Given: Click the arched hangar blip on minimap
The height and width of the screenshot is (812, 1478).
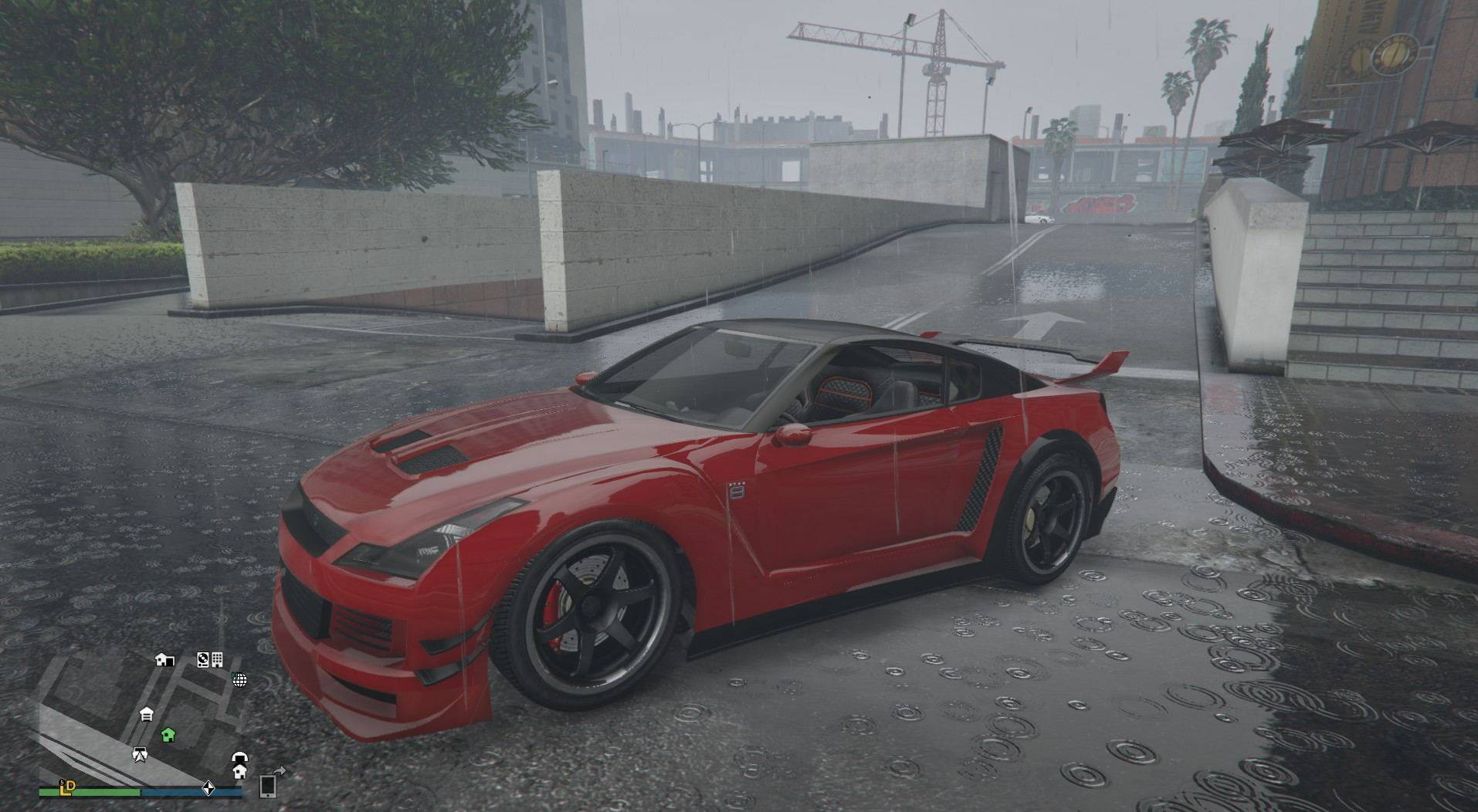Looking at the screenshot, I should coord(240,758).
